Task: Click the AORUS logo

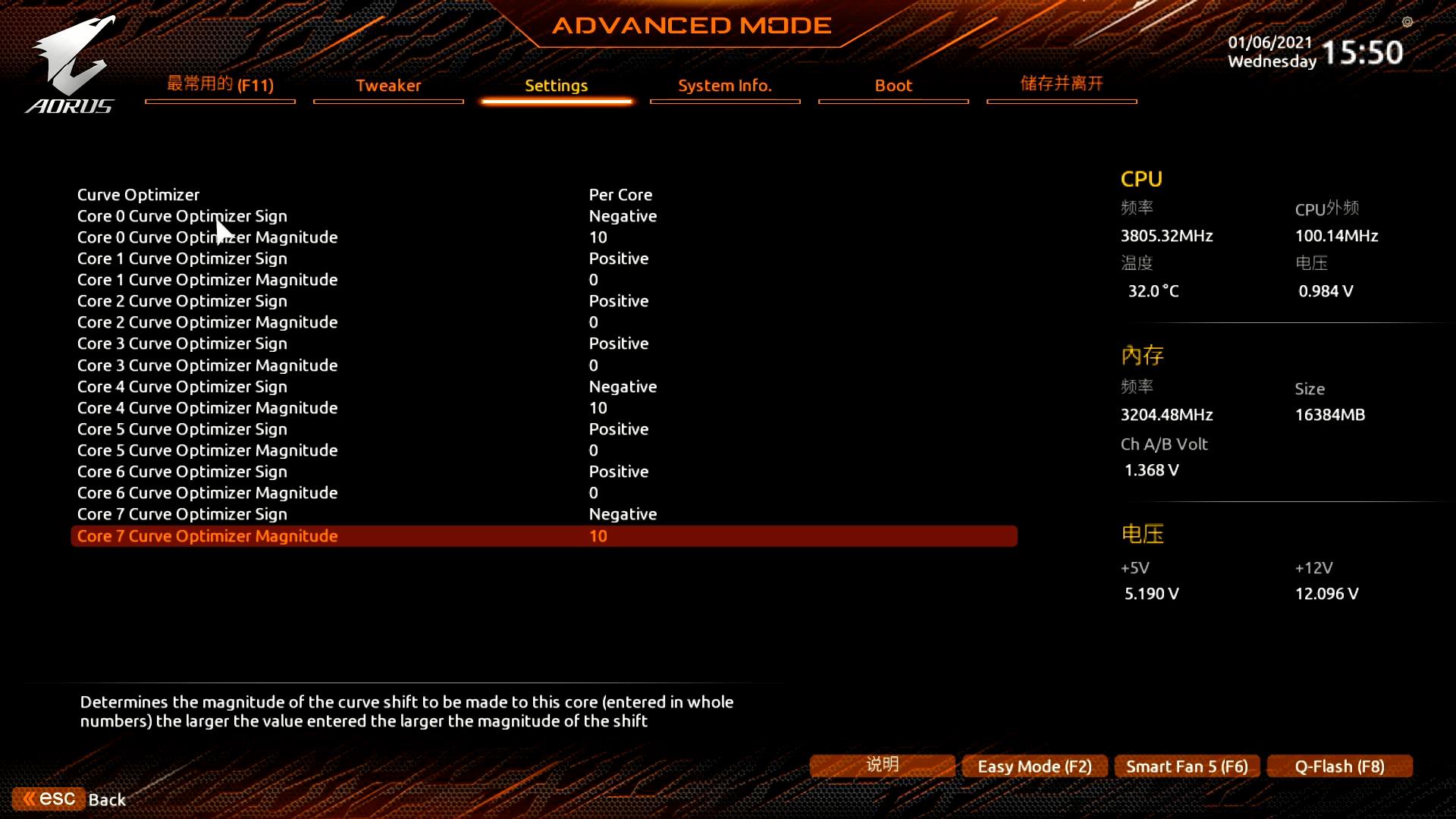Action: [72, 64]
